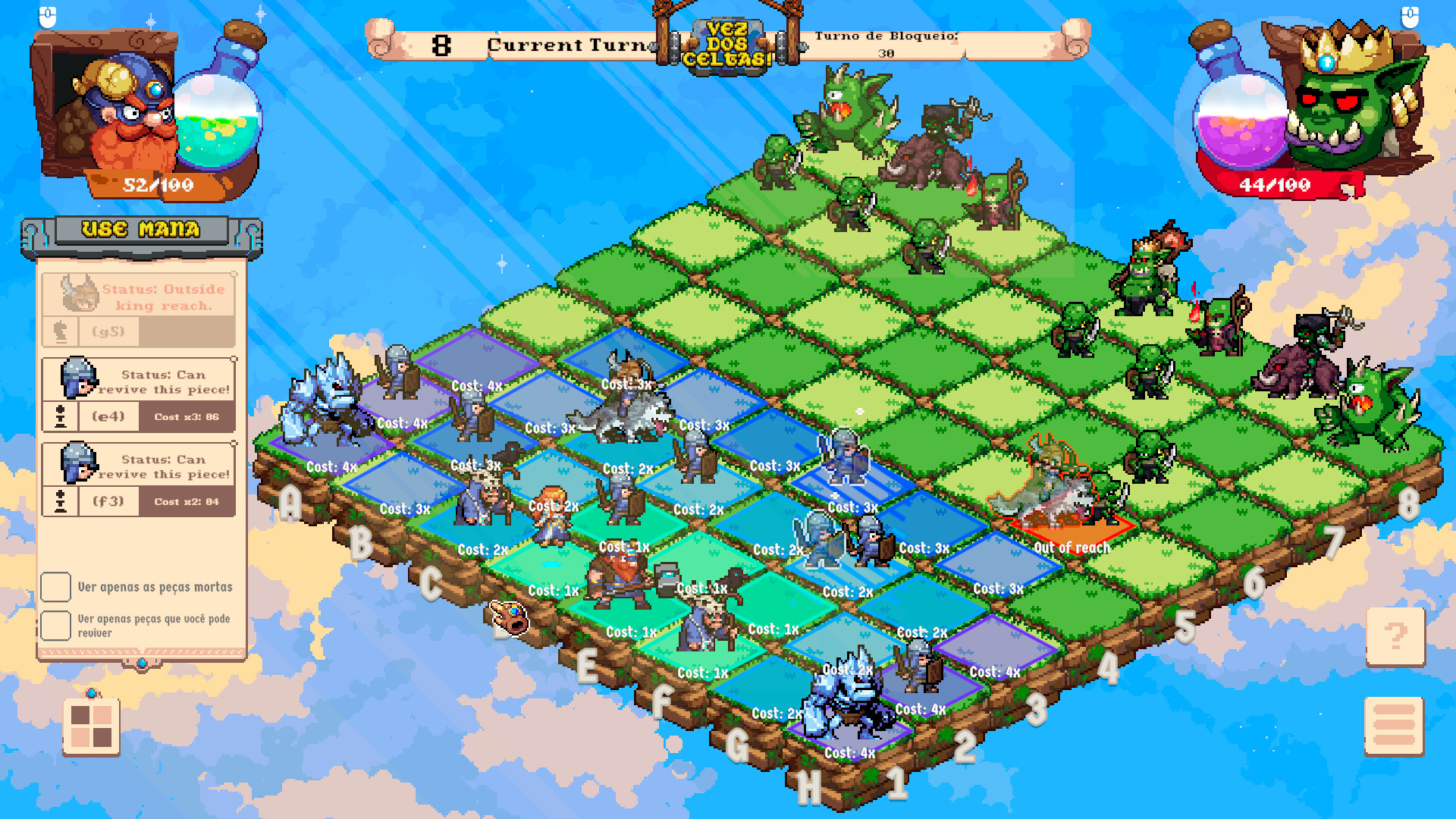Open the help panel via the question mark icon
The height and width of the screenshot is (819, 1456).
(x=1394, y=635)
